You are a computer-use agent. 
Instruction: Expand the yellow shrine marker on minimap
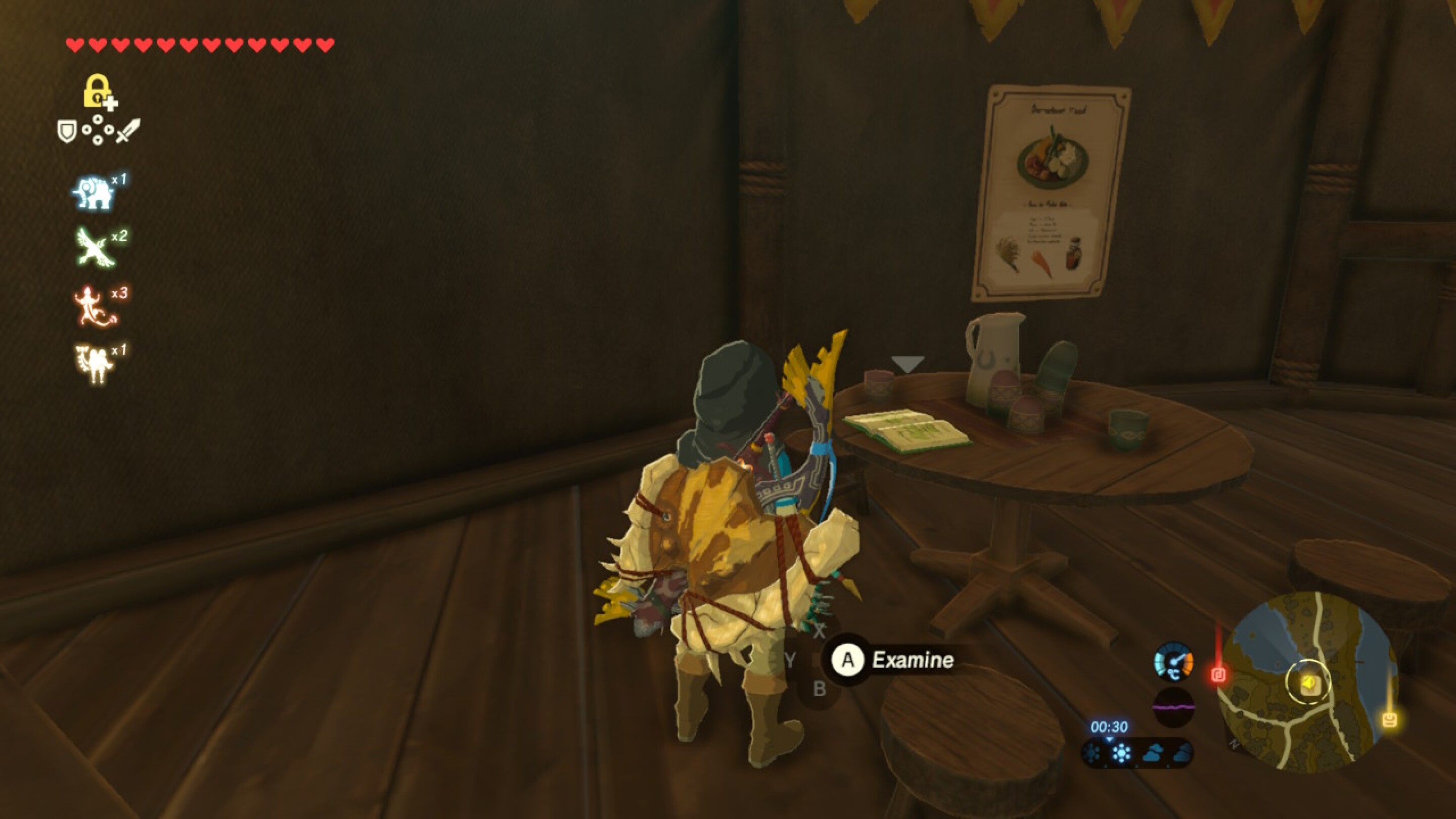point(1309,685)
